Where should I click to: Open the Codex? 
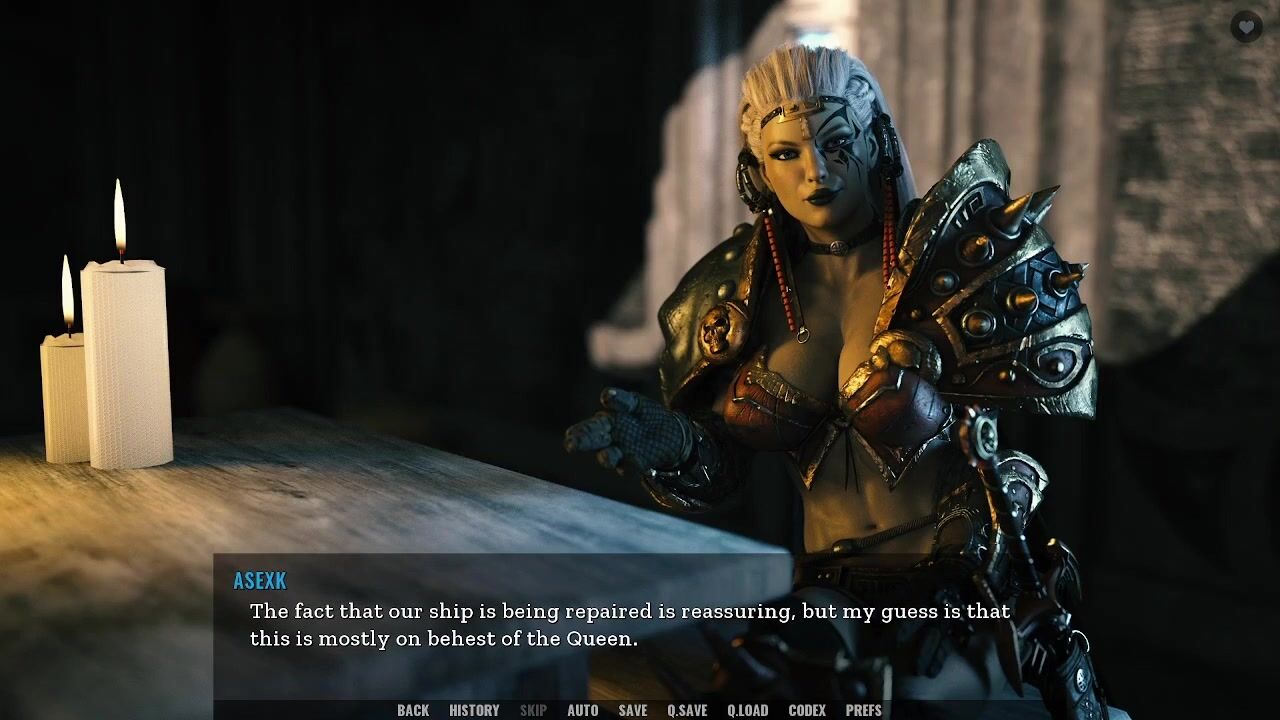click(807, 710)
